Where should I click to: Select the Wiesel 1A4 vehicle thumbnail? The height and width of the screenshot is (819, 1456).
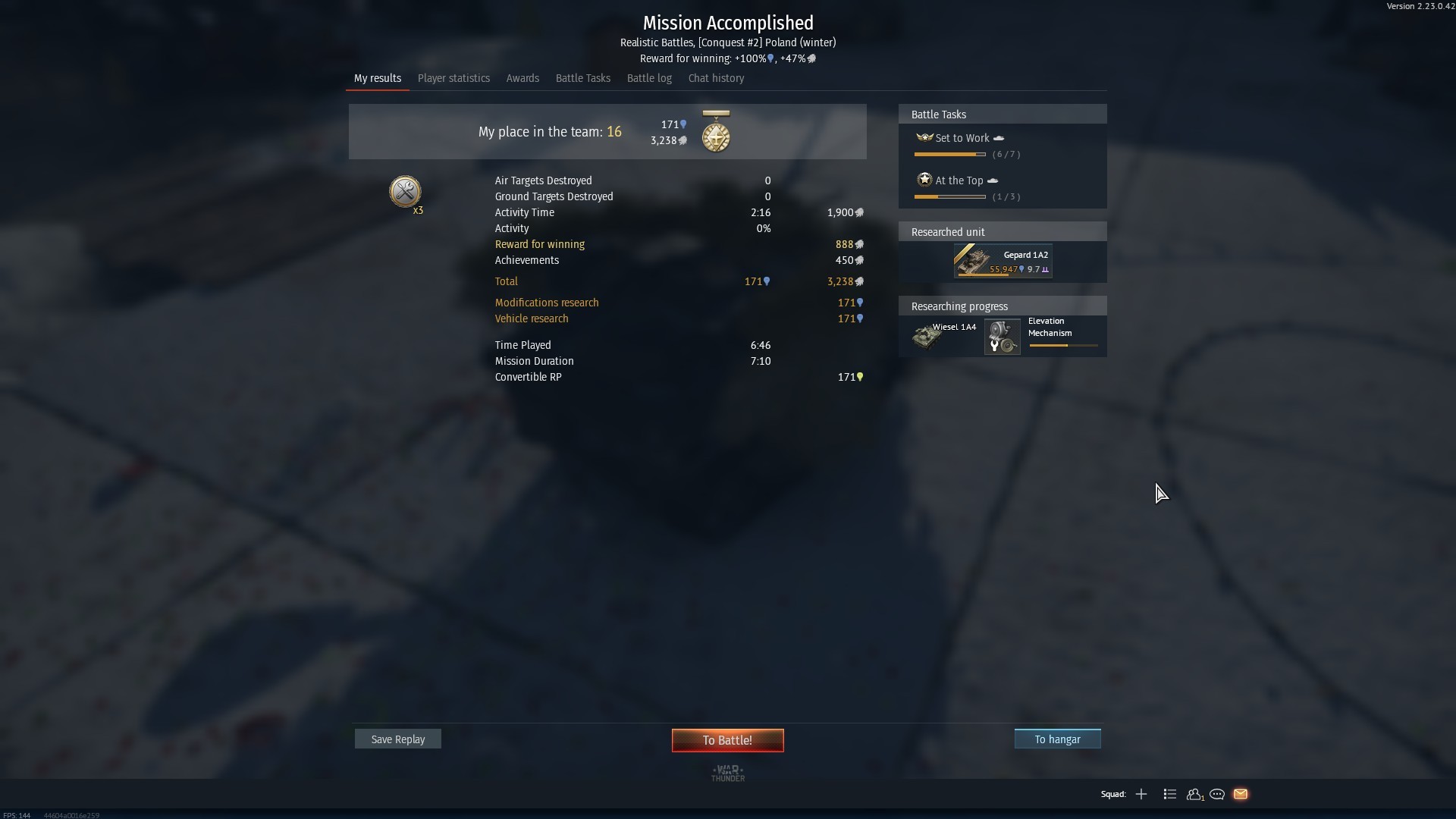pyautogui.click(x=927, y=337)
